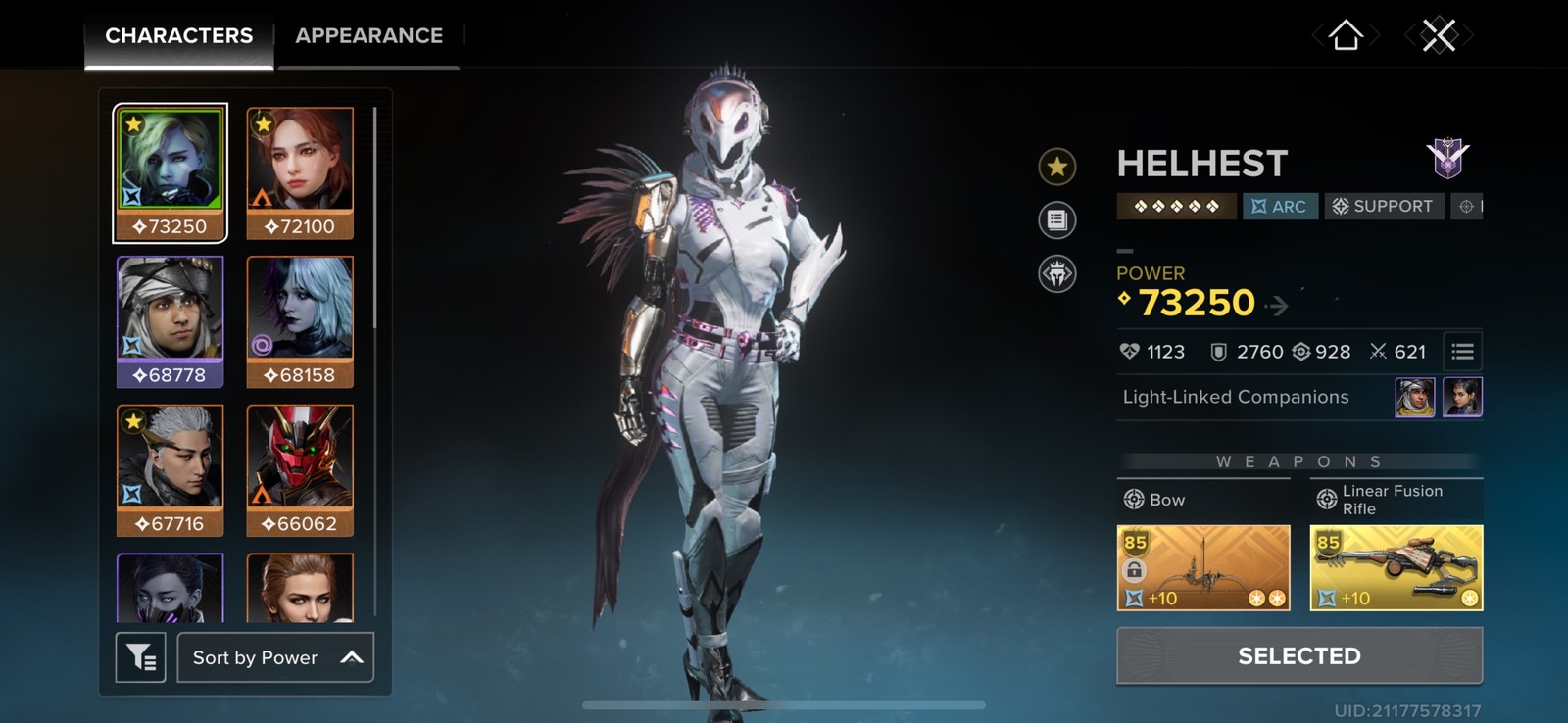Expand the Sort by Power dropdown

click(x=275, y=657)
